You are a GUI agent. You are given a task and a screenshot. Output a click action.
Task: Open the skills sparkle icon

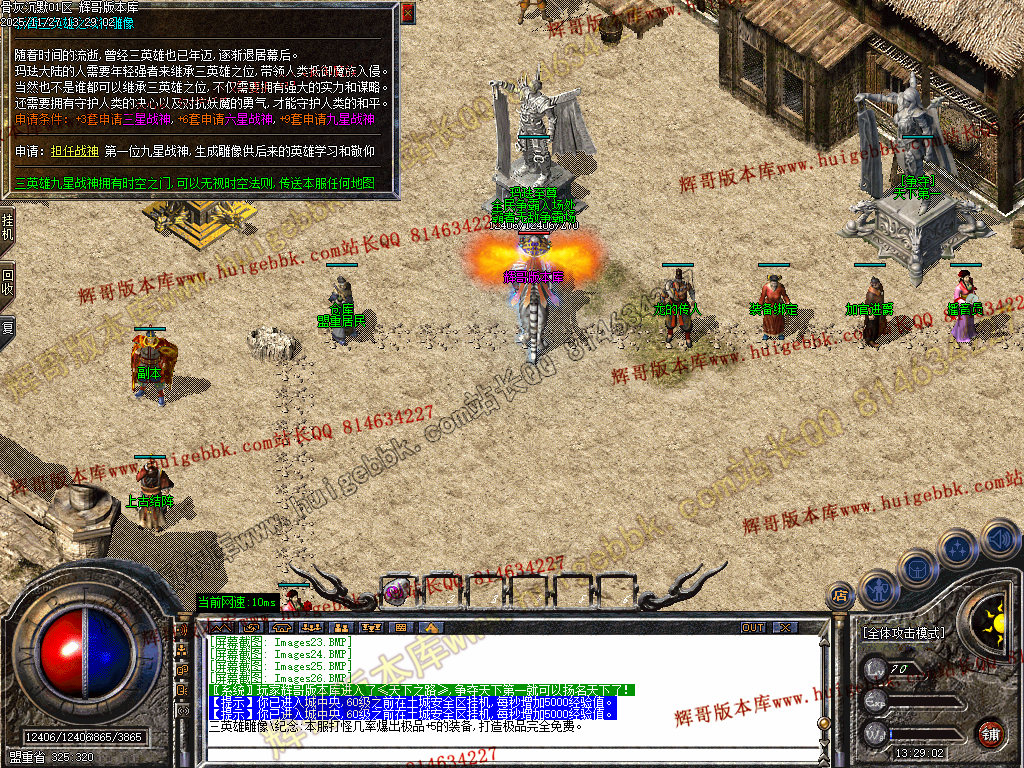(957, 549)
